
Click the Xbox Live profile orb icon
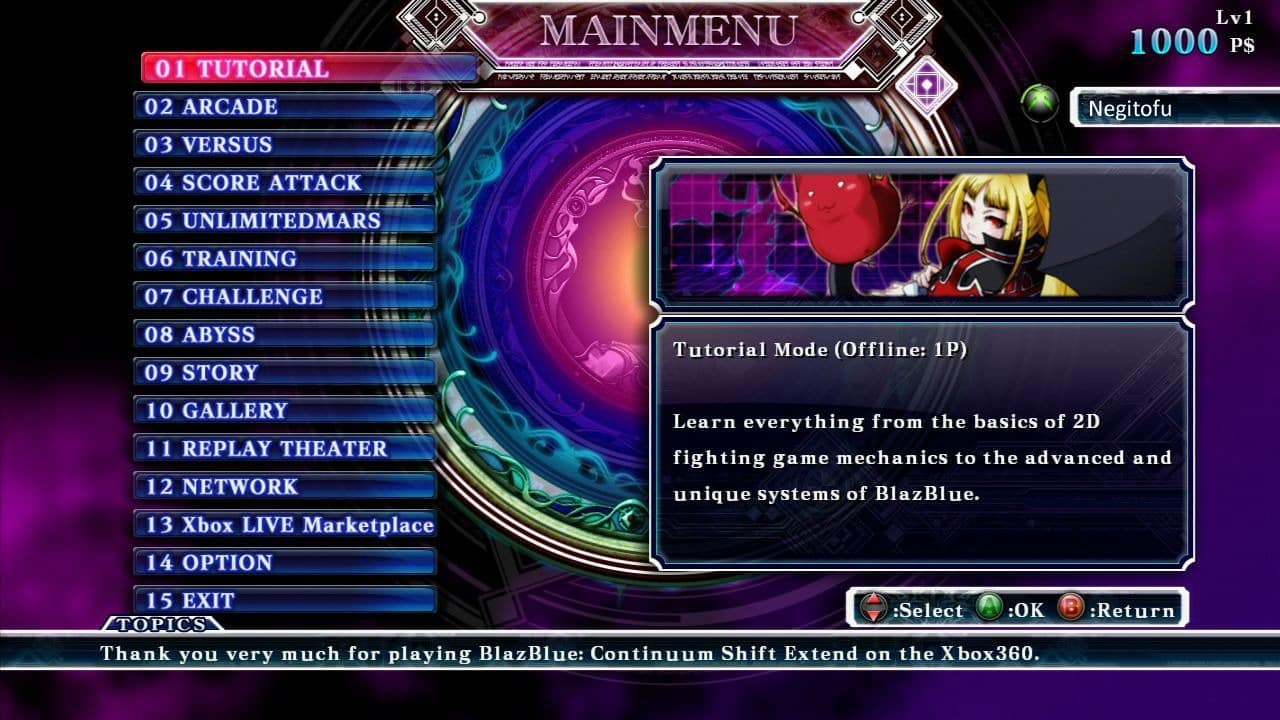click(x=1039, y=103)
